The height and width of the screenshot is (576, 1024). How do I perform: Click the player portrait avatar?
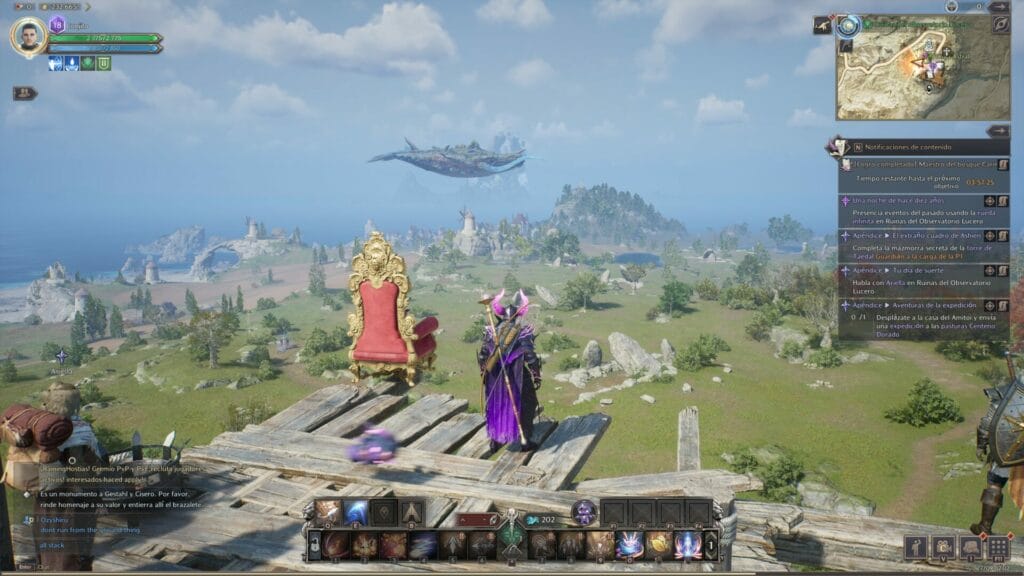point(28,37)
